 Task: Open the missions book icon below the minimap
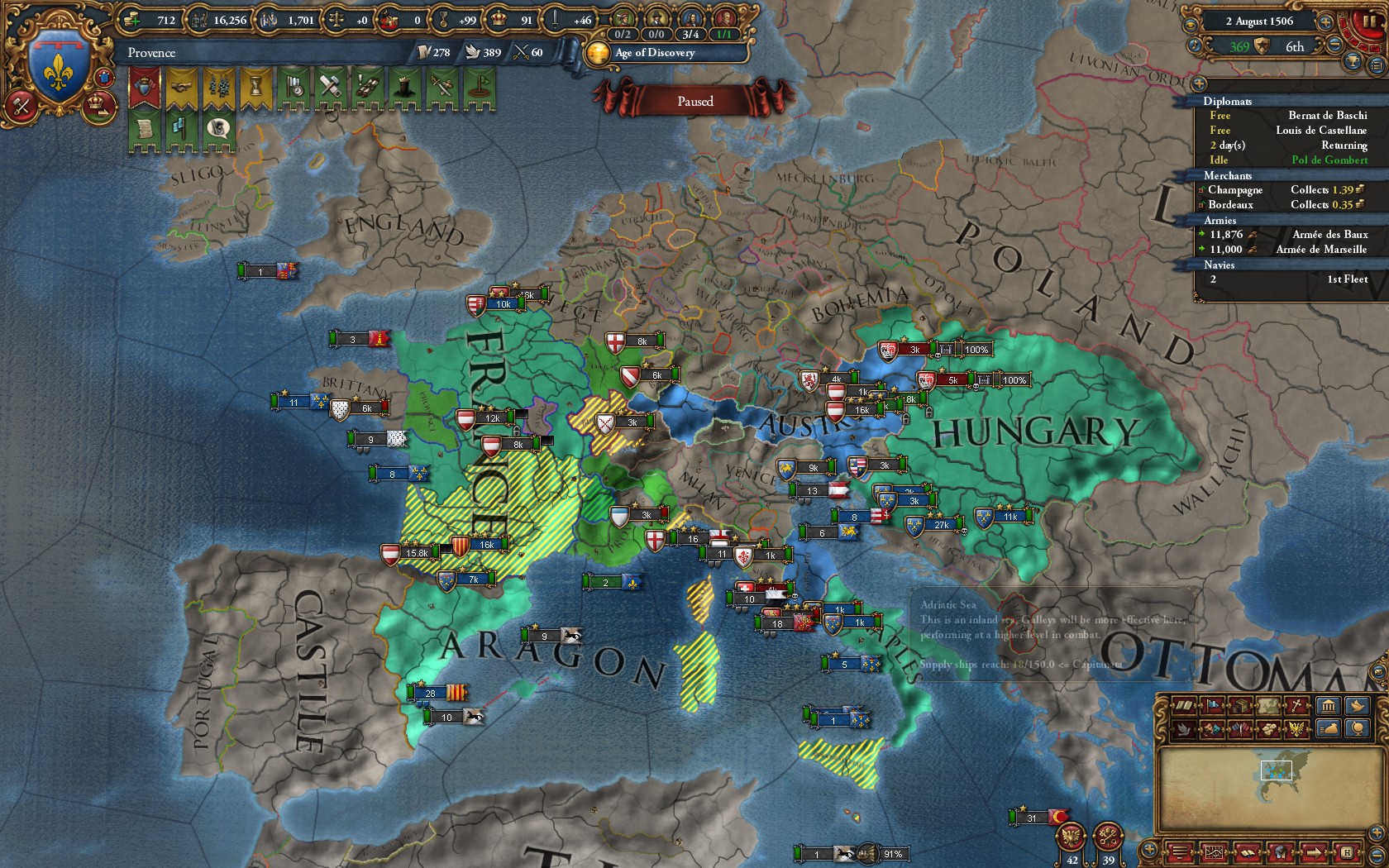[x=1246, y=851]
